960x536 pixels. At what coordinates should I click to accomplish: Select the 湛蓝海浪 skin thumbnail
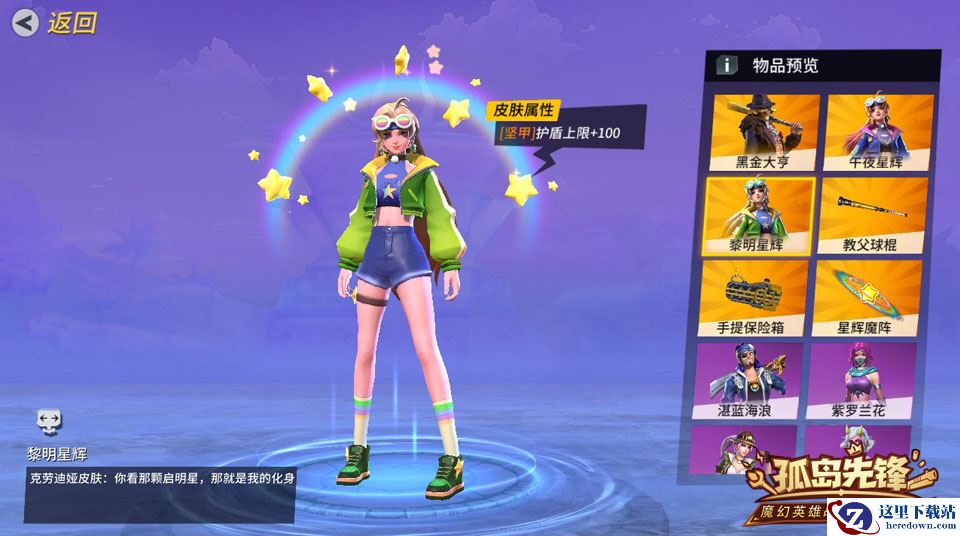[749, 379]
